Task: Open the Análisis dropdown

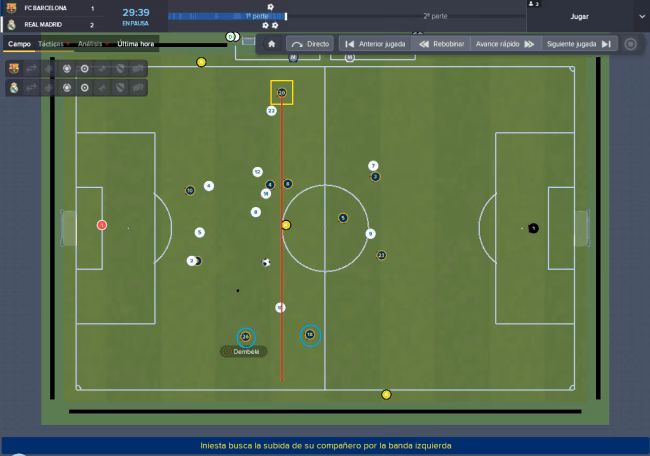Action: tap(92, 44)
